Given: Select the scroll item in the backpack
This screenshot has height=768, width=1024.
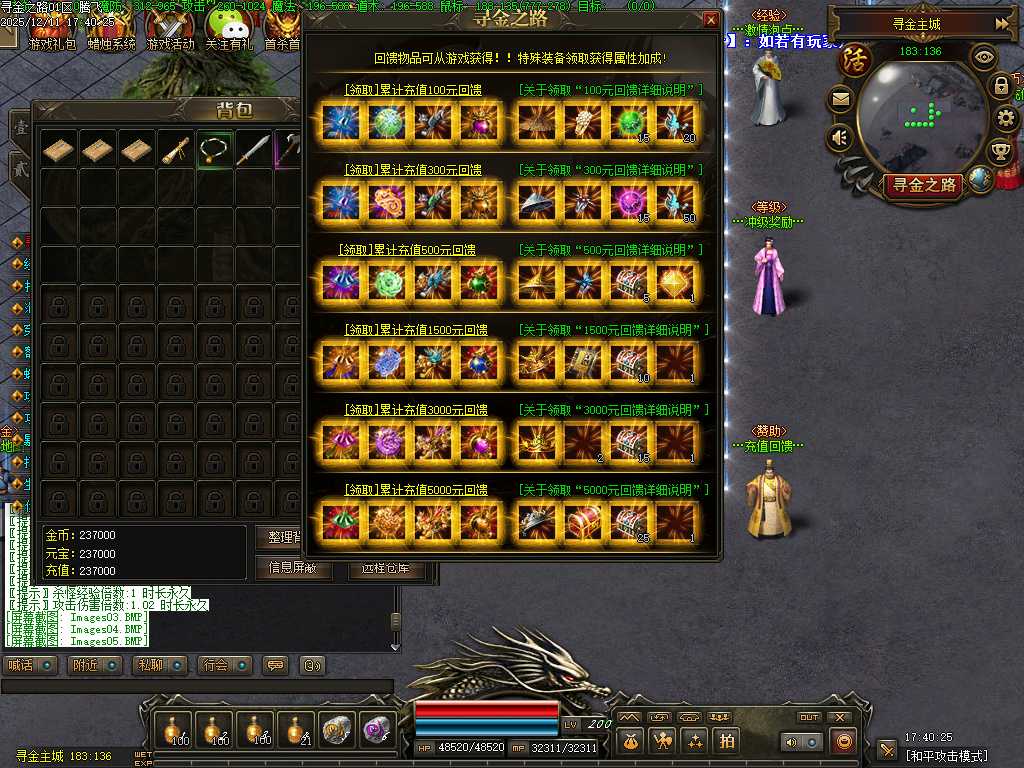Looking at the screenshot, I should (176, 149).
